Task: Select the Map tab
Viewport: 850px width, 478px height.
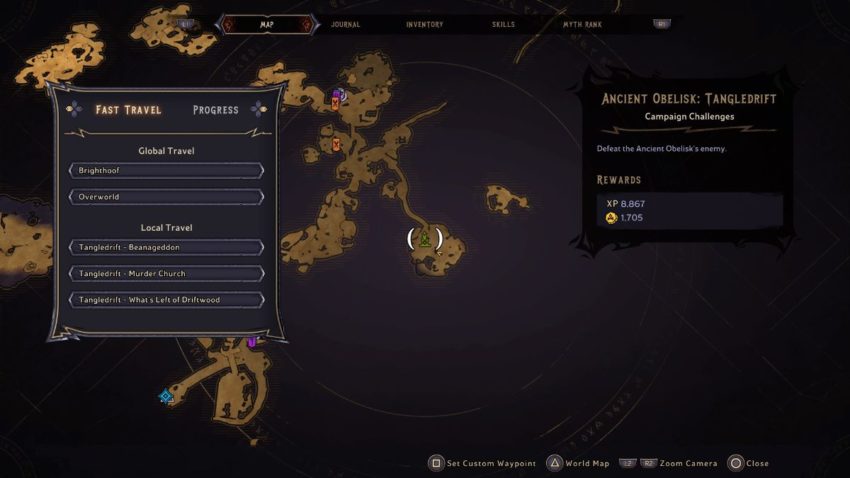Action: pyautogui.click(x=267, y=24)
